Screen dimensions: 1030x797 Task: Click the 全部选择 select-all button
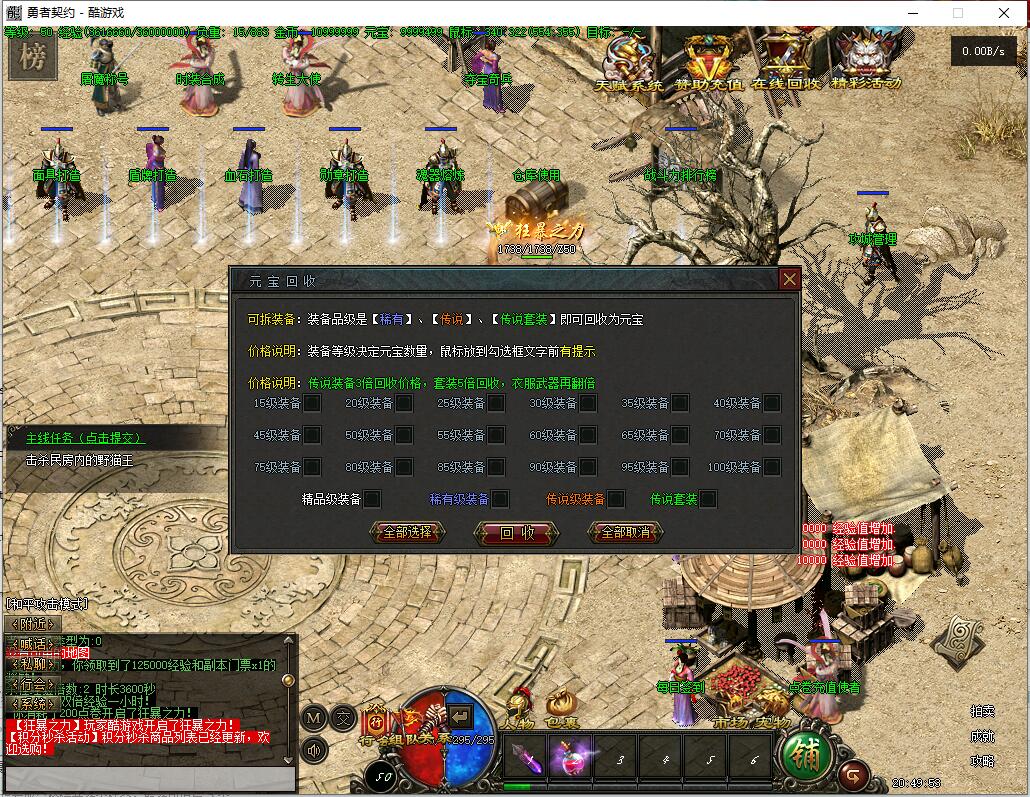click(x=407, y=533)
